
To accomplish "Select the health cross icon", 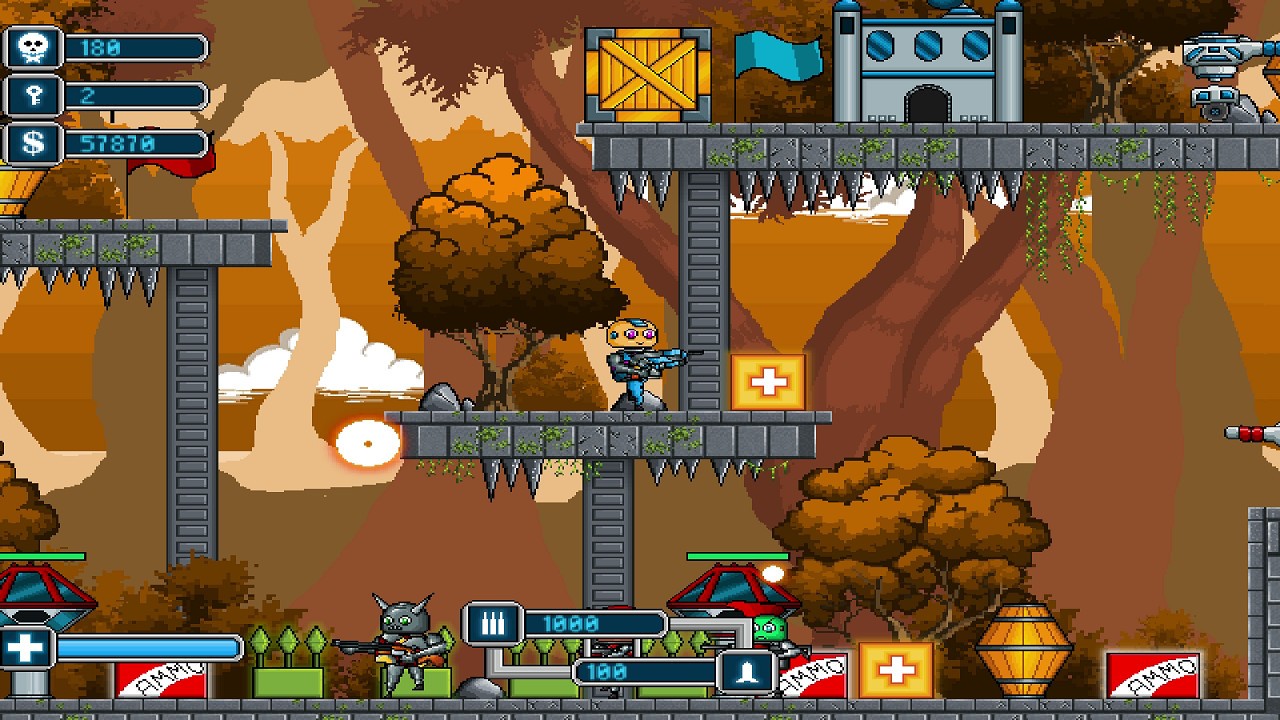I will 26,648.
